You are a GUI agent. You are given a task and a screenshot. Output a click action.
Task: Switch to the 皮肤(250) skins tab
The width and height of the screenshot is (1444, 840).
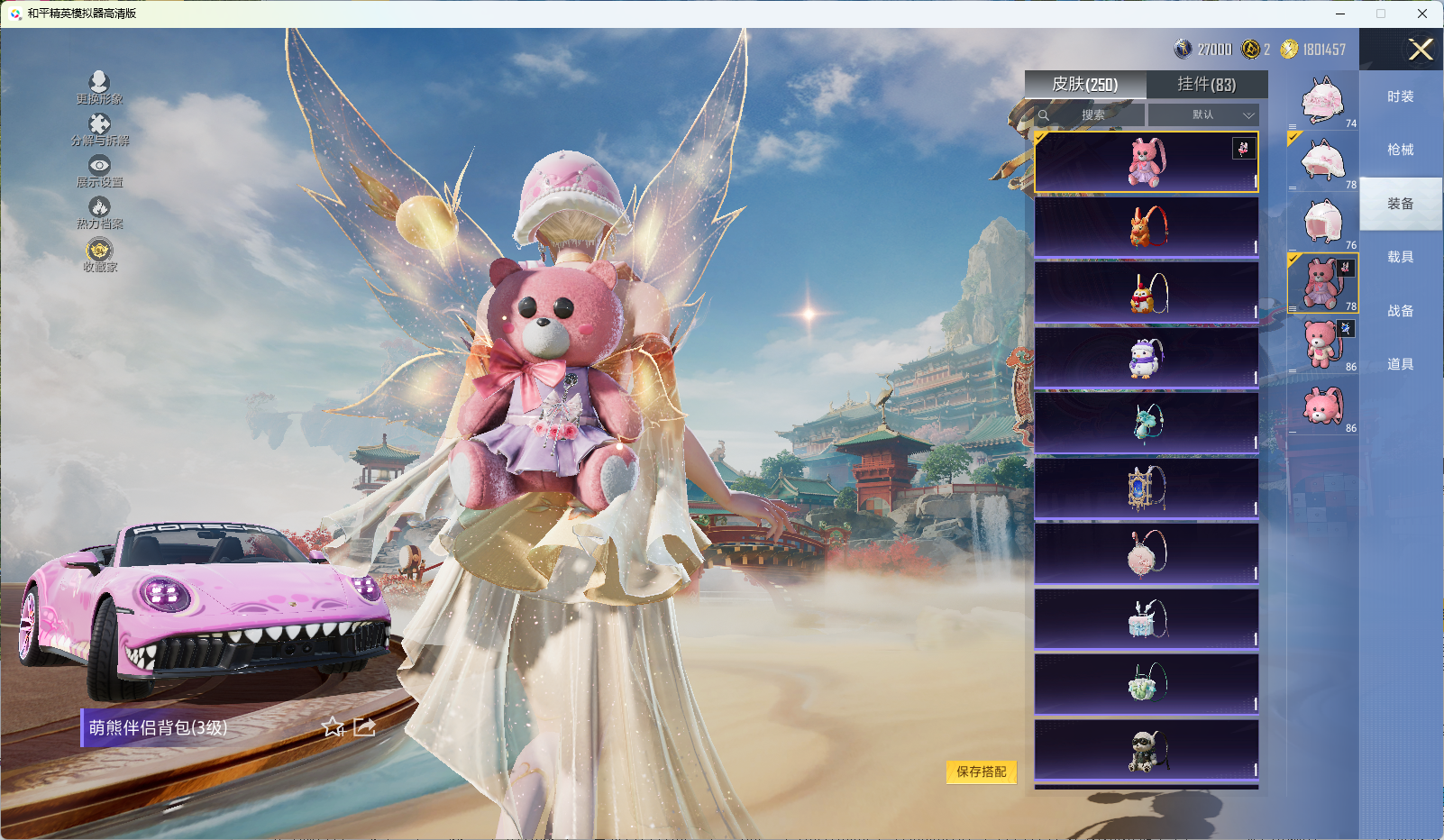click(x=1085, y=85)
